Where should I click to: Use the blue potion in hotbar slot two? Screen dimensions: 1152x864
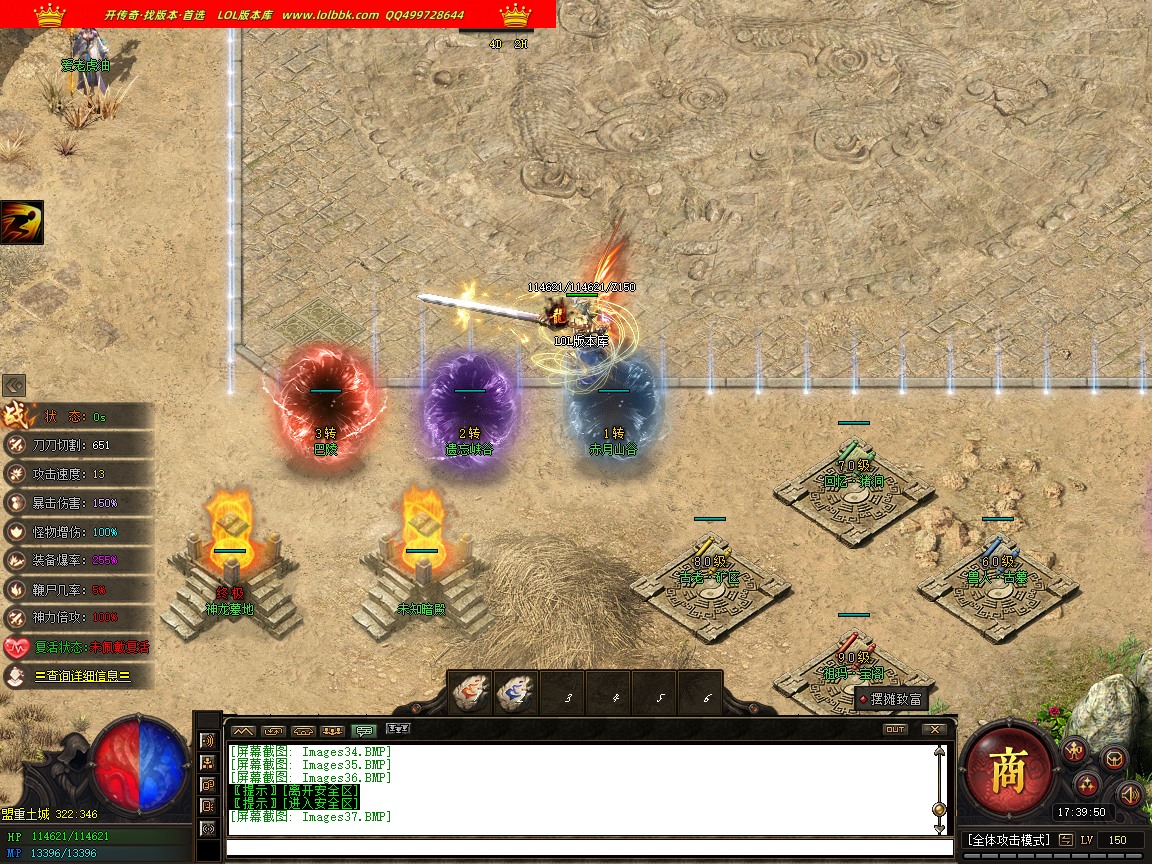click(x=518, y=693)
